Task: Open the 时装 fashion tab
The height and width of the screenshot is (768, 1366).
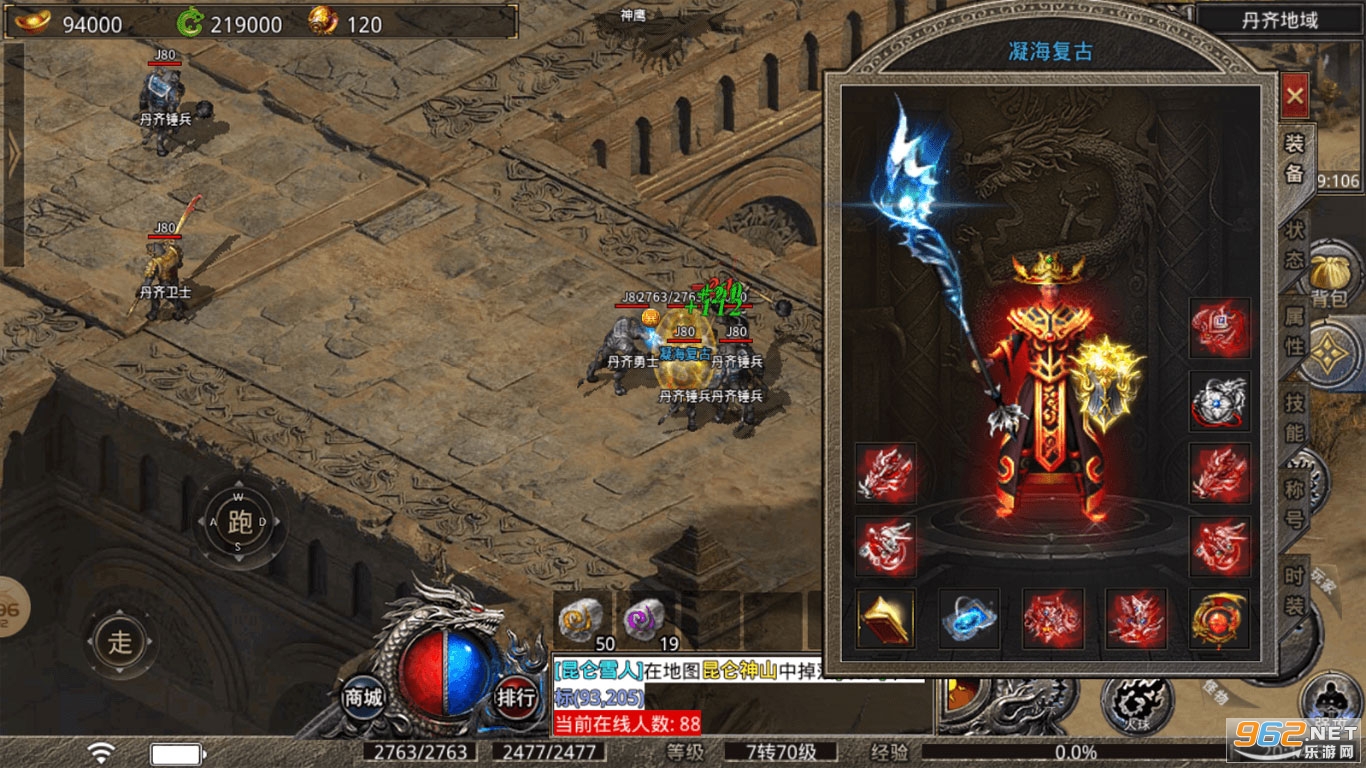Action: coord(1294,592)
